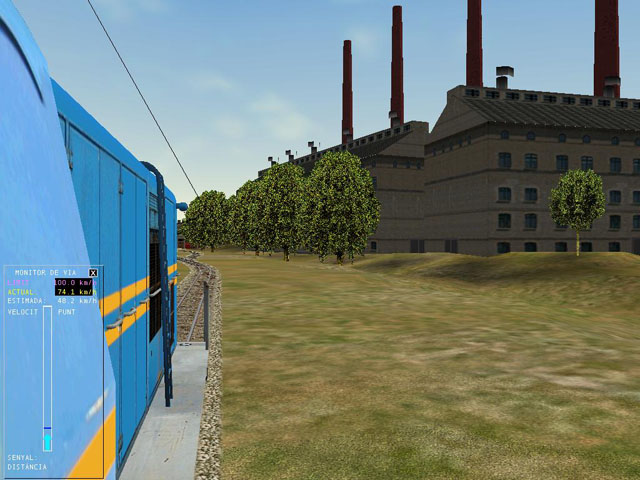
Task: Close the Monitor de Via panel
Action: [x=93, y=272]
